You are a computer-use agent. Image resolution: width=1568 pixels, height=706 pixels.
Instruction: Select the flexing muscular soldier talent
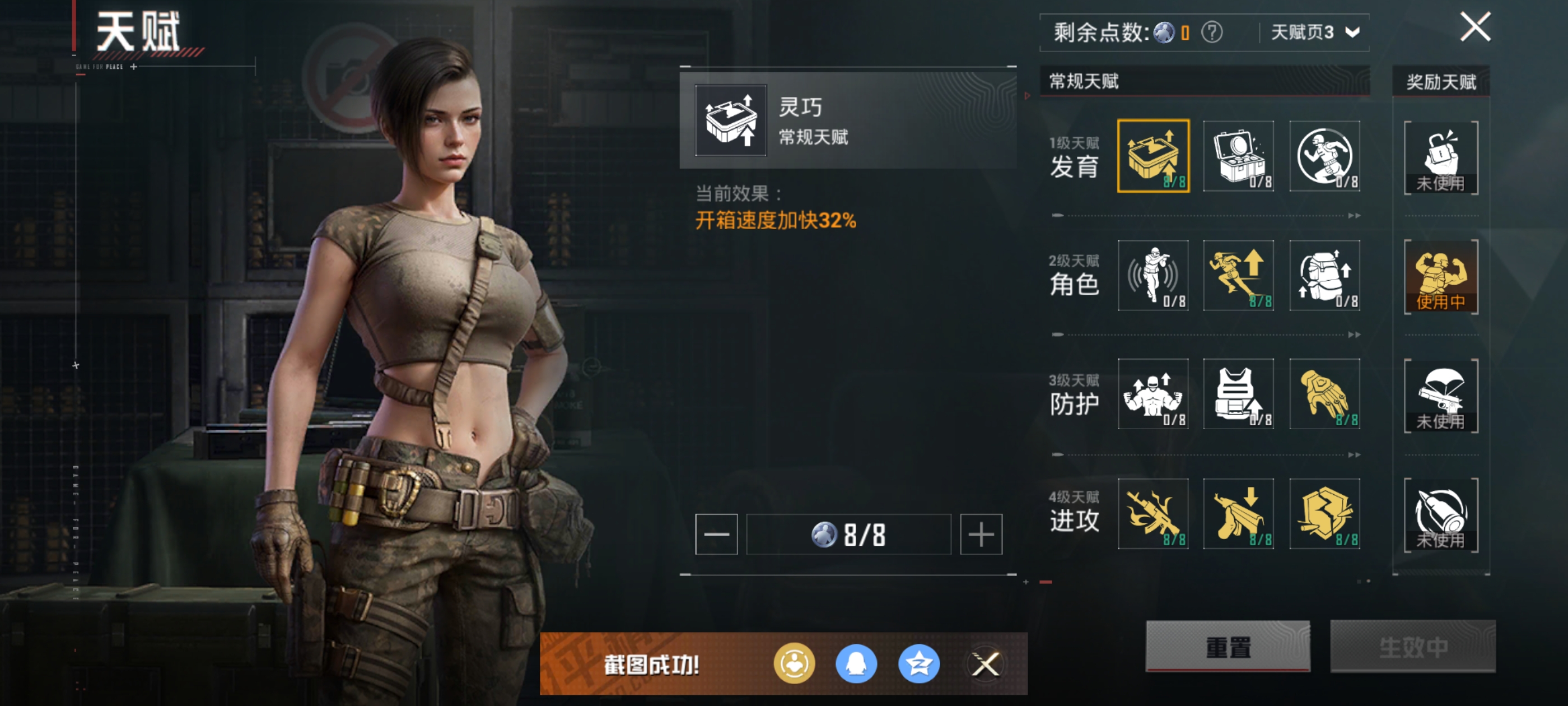1153,394
